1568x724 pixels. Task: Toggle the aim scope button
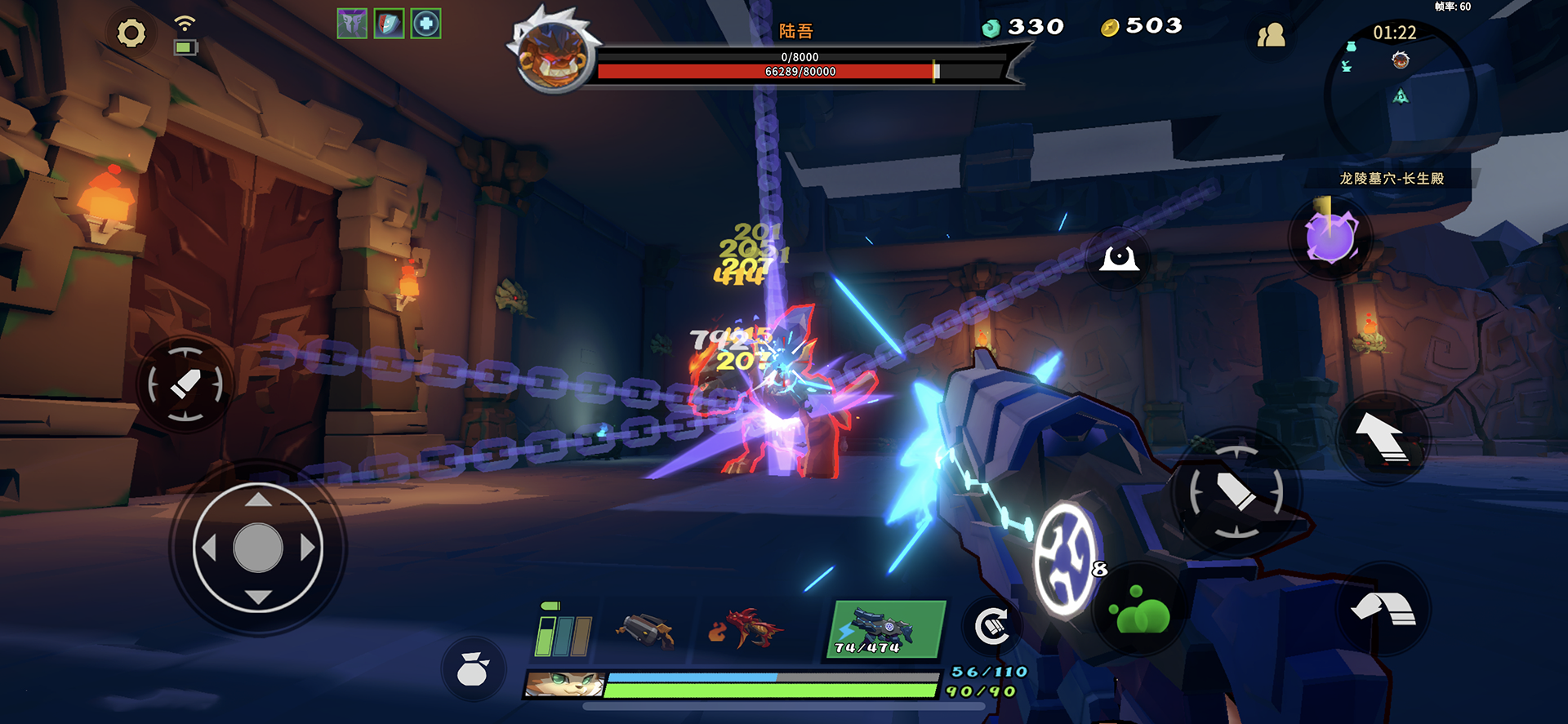(1119, 259)
